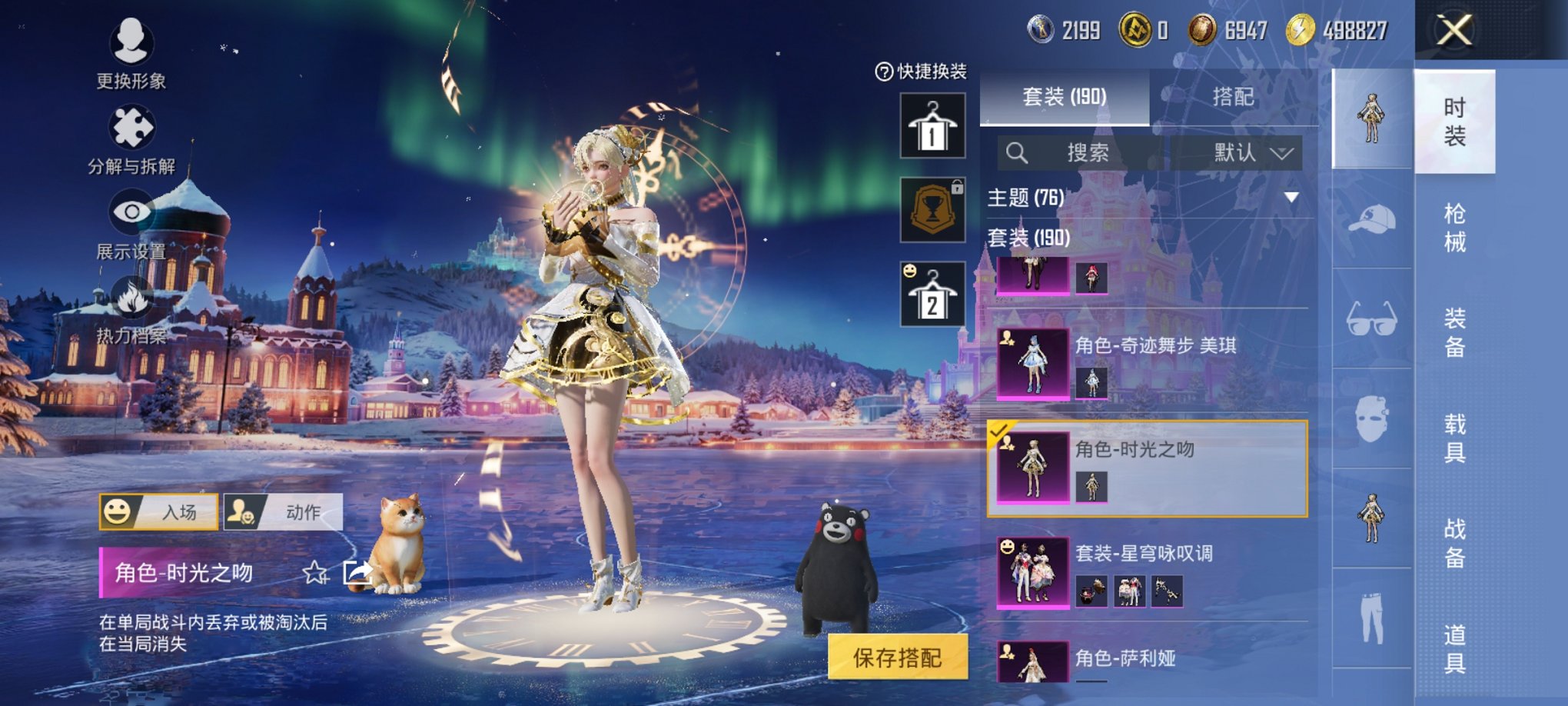Screen dimensions: 1568x706
Task: Open the 更换形象 panel
Action: tap(131, 52)
